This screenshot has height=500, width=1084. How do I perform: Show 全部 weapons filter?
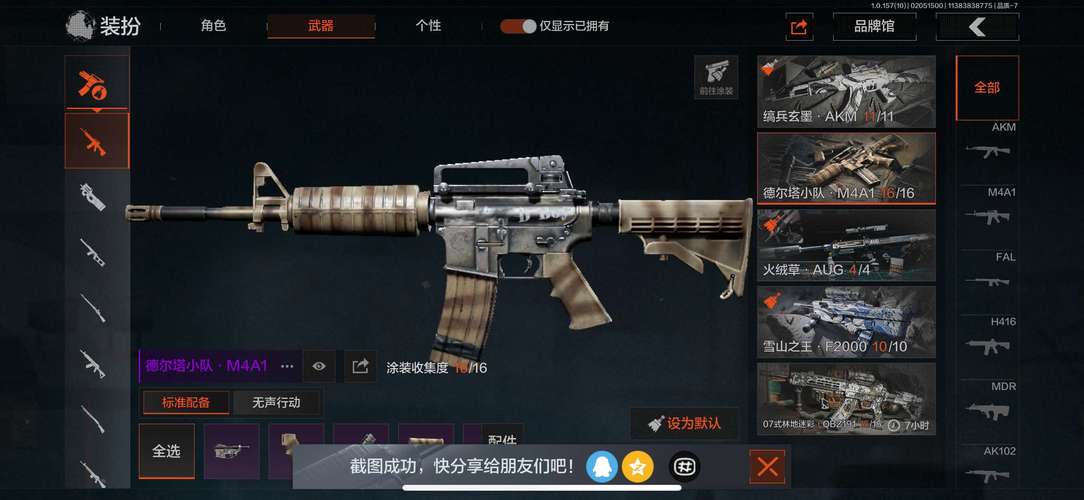(x=986, y=88)
